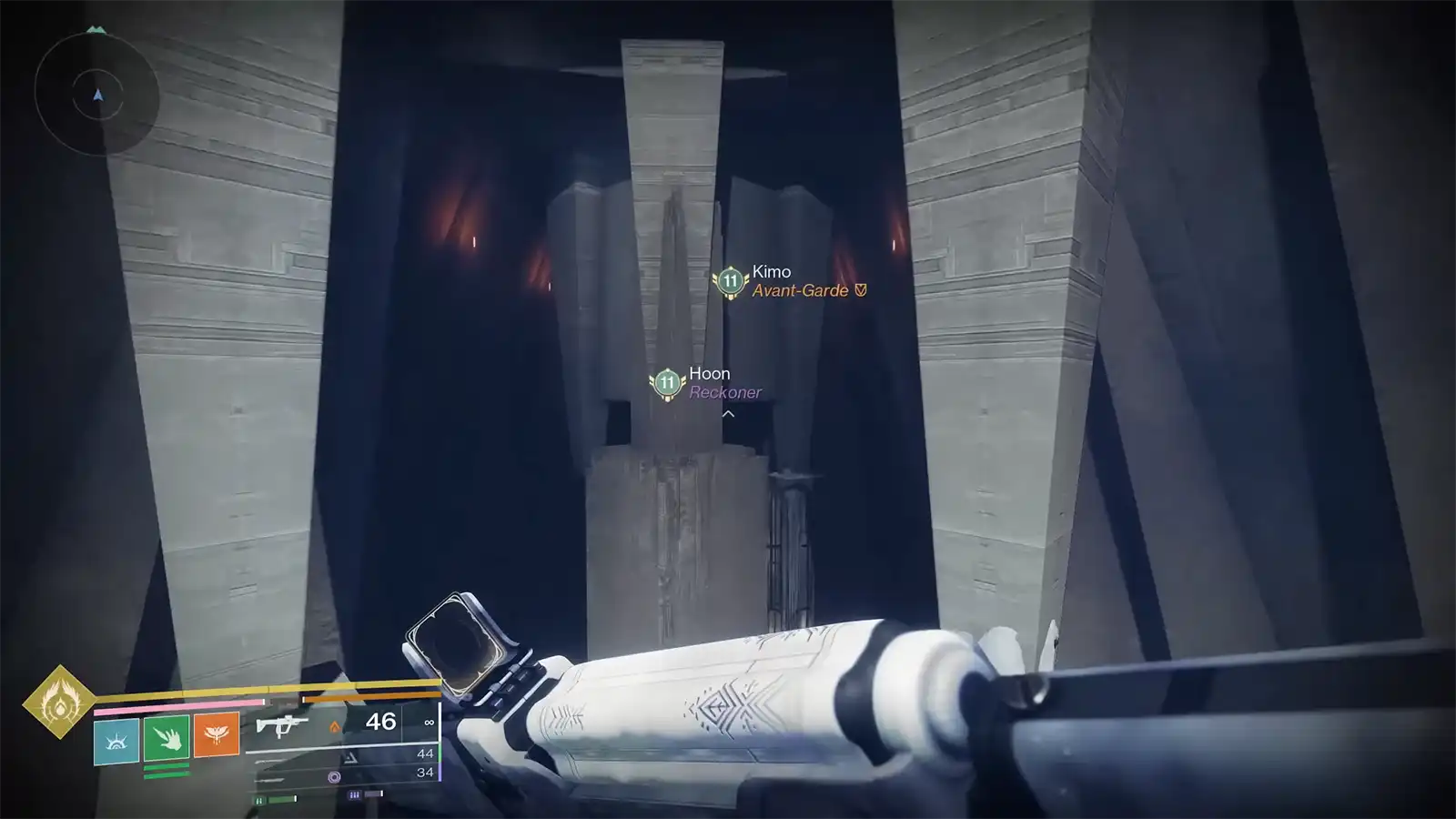Click the green melee hand ability icon

(167, 740)
